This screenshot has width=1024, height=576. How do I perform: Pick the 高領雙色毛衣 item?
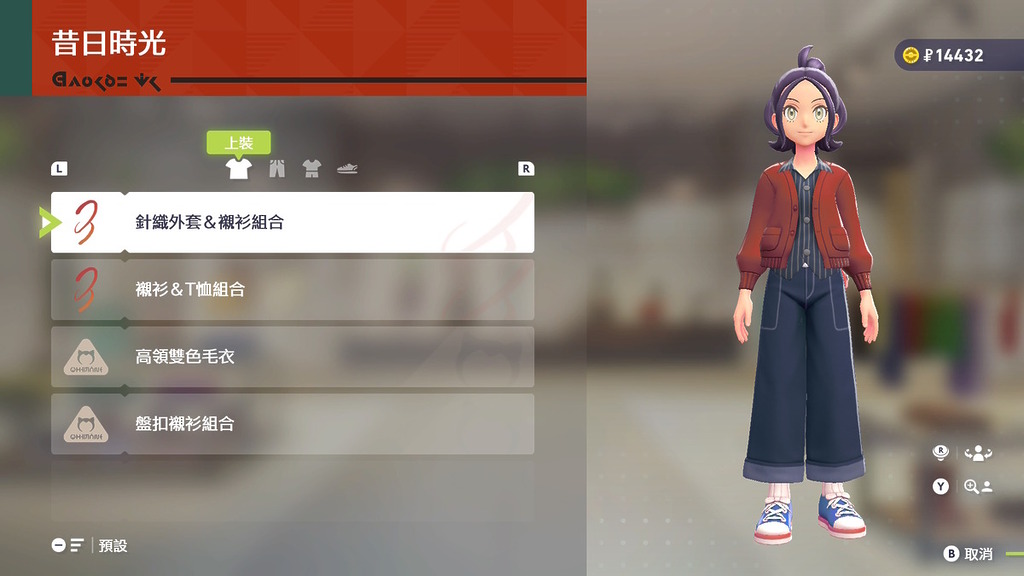click(292, 356)
